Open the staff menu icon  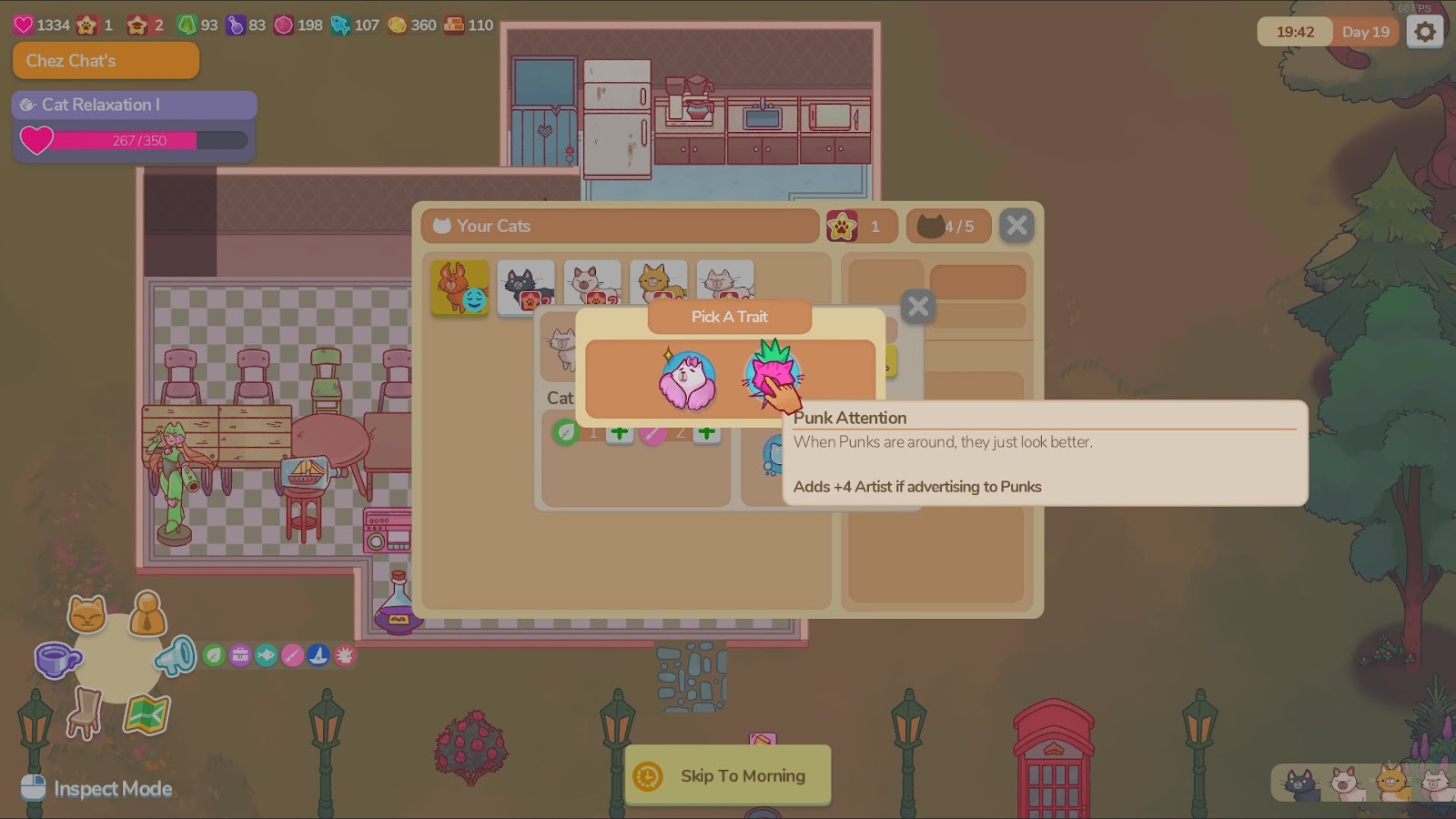click(x=147, y=614)
